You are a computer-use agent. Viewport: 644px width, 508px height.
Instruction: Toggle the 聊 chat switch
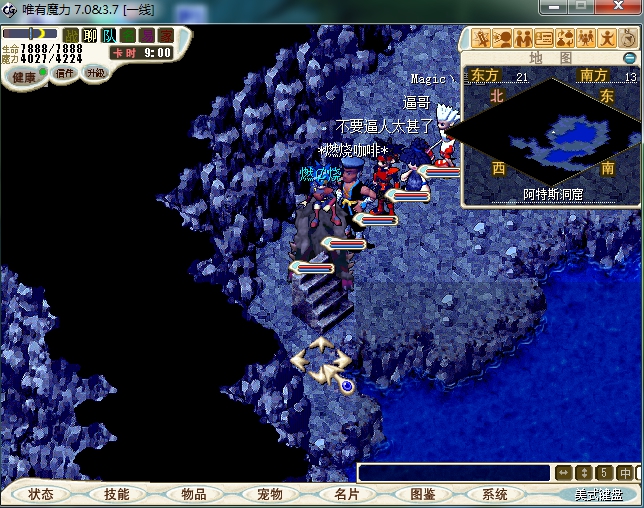point(90,36)
